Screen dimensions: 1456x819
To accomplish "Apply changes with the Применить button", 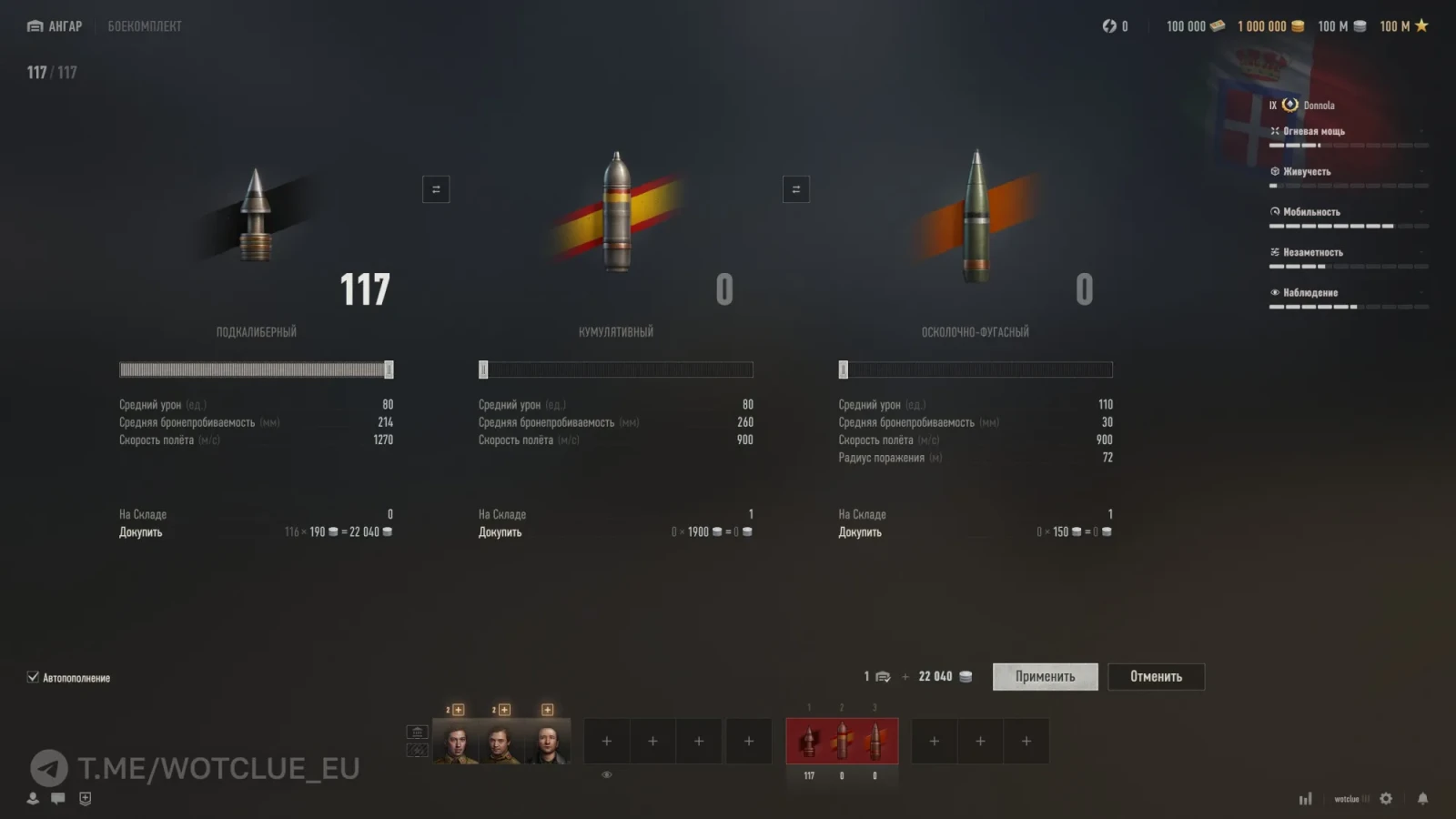I will tap(1045, 676).
